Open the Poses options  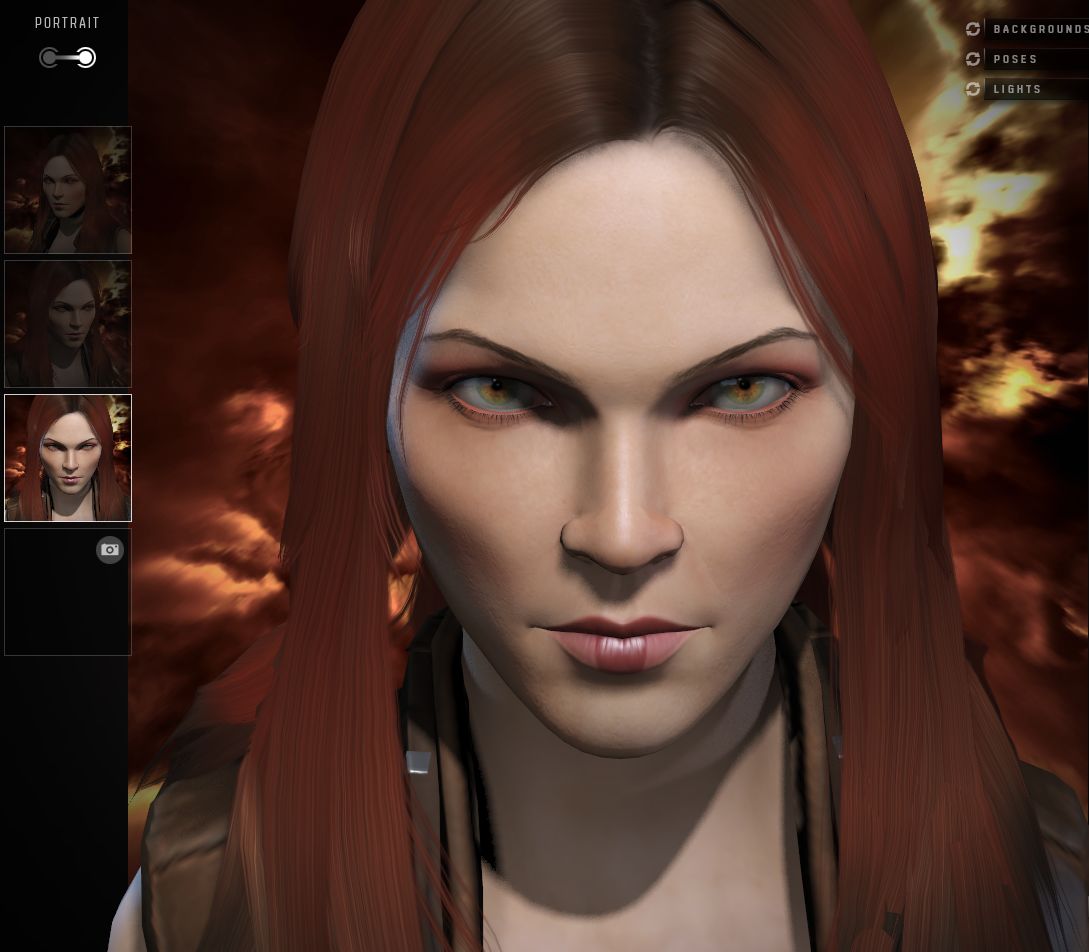point(1016,59)
